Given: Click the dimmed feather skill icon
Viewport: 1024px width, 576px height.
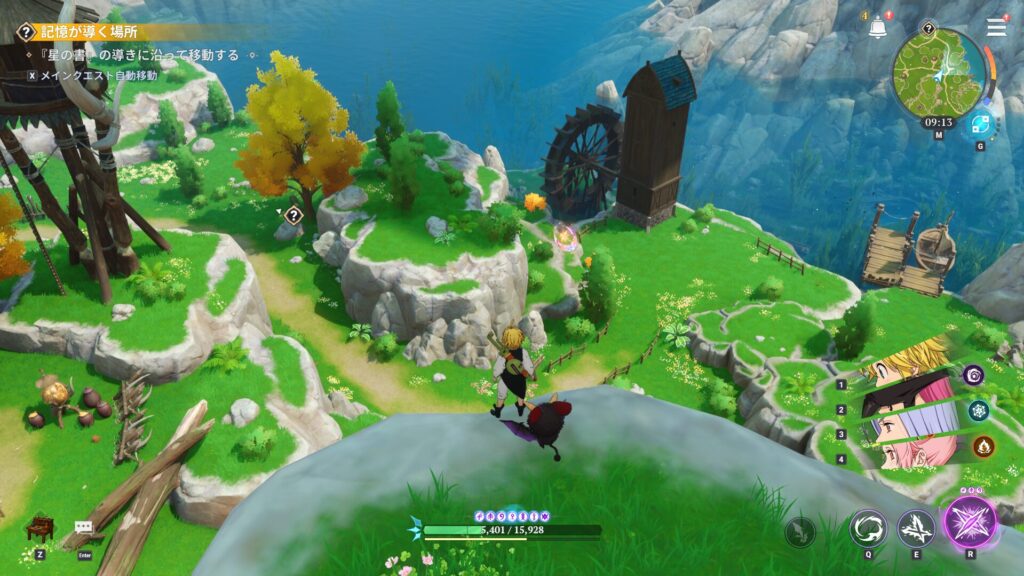Looking at the screenshot, I should [800, 532].
